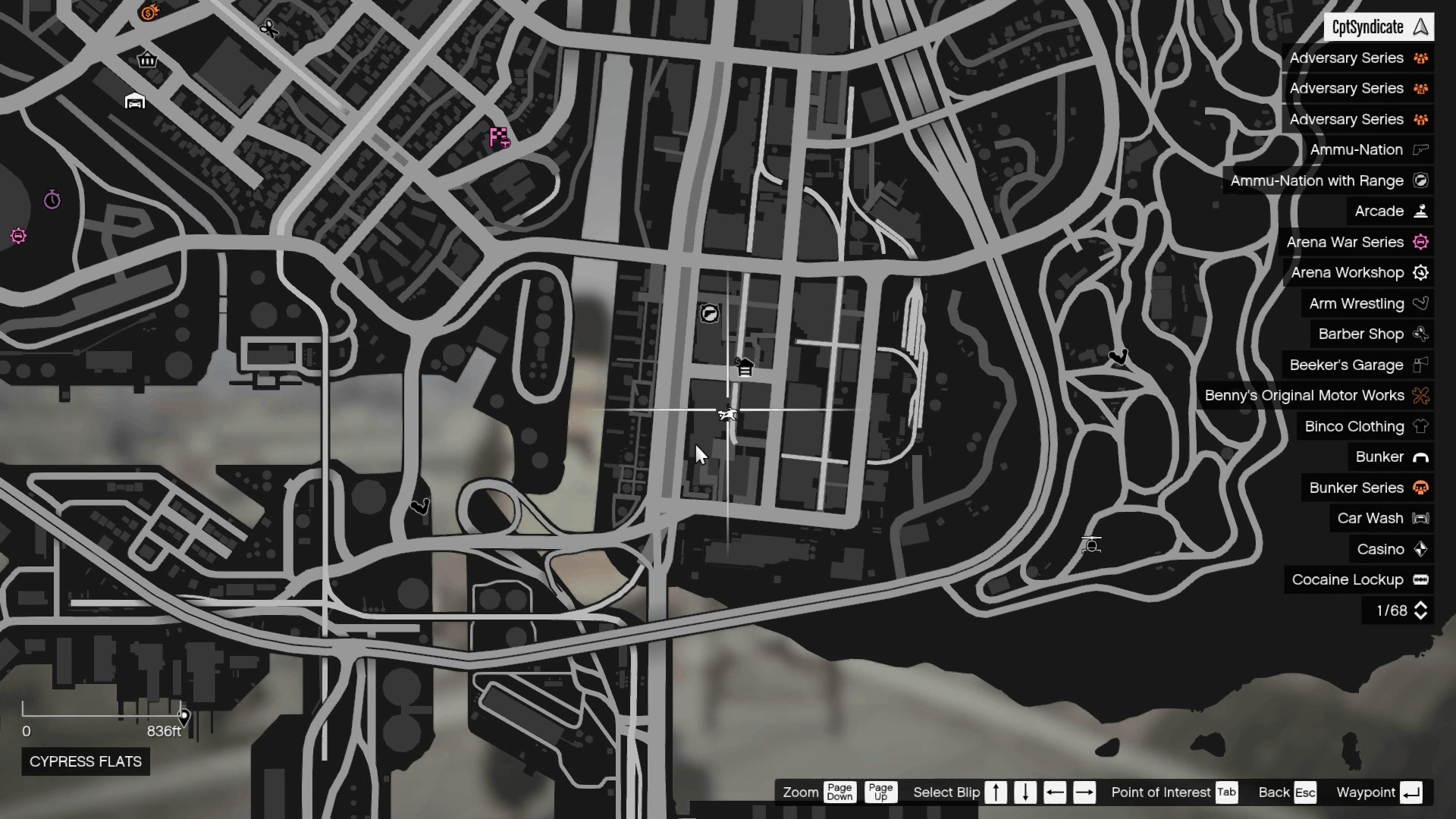This screenshot has width=1456, height=819.
Task: Click the Cypress Flats location label
Action: pos(84,761)
